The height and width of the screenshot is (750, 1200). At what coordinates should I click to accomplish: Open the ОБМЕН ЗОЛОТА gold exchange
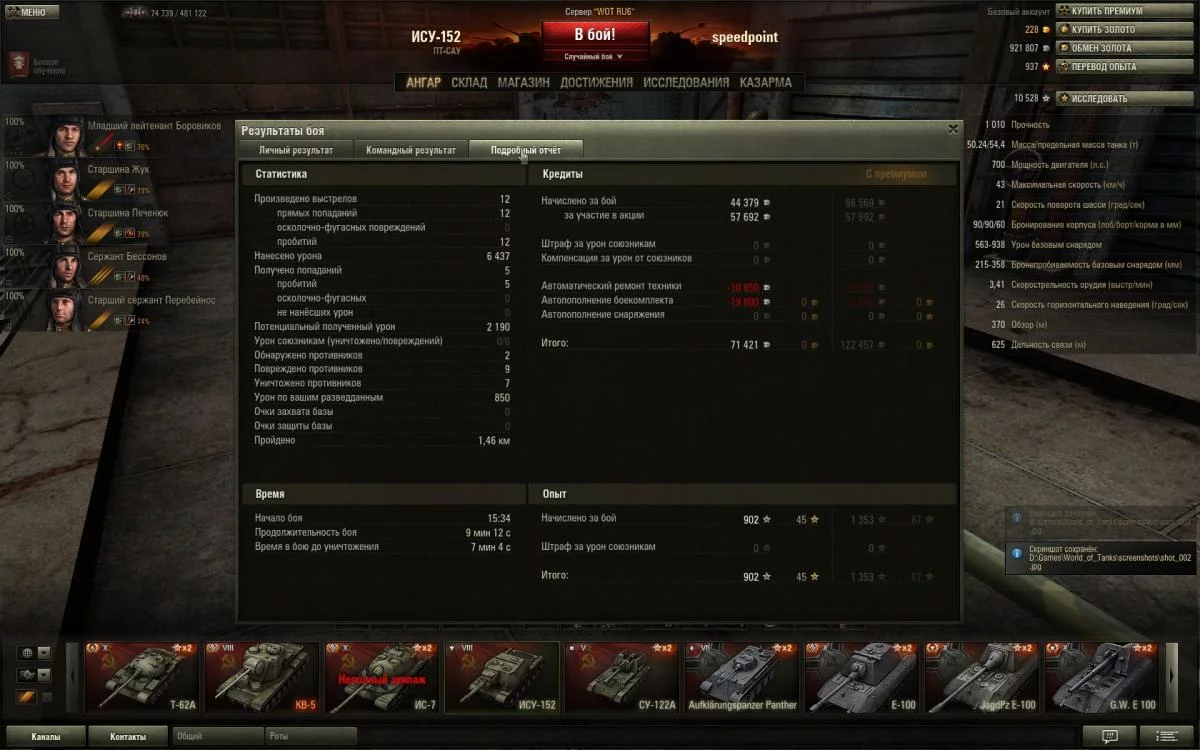pos(1100,48)
